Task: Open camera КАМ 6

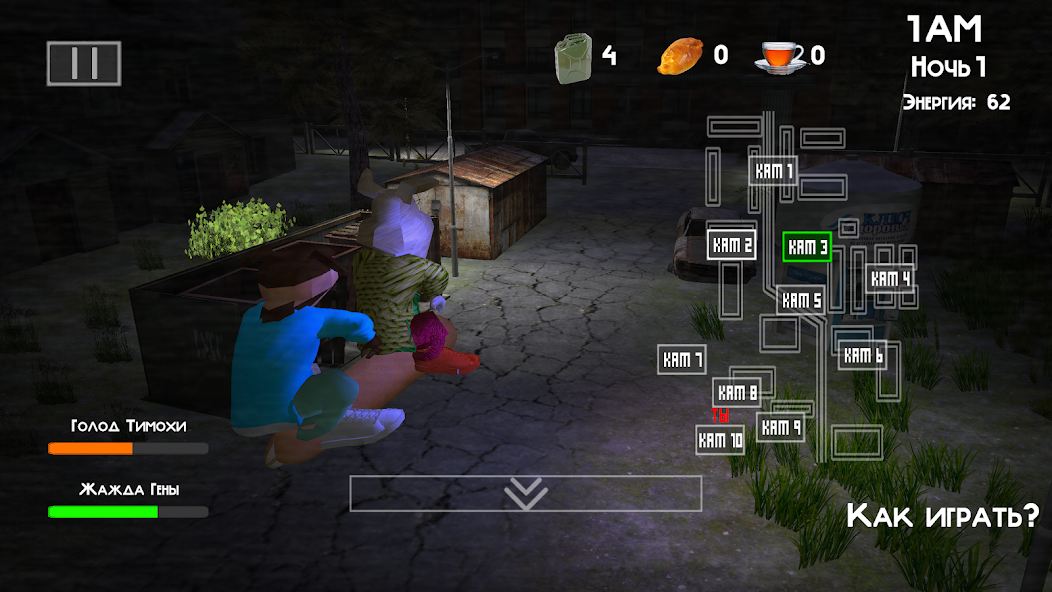Action: click(862, 354)
